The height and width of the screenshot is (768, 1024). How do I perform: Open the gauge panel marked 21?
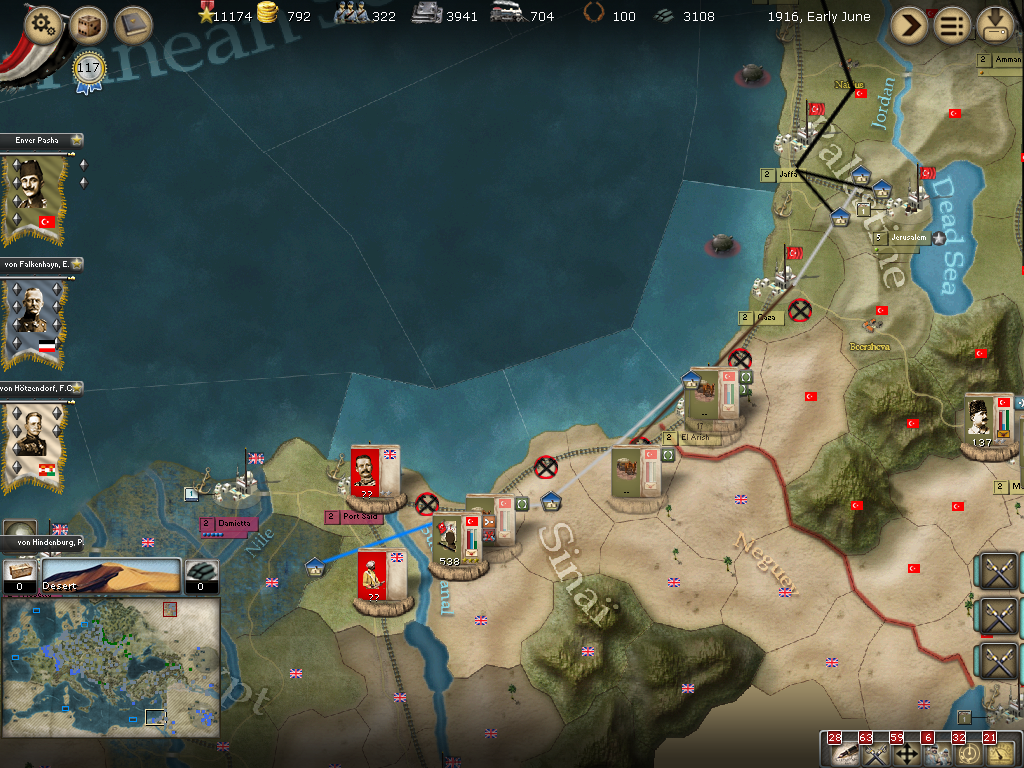(x=998, y=752)
